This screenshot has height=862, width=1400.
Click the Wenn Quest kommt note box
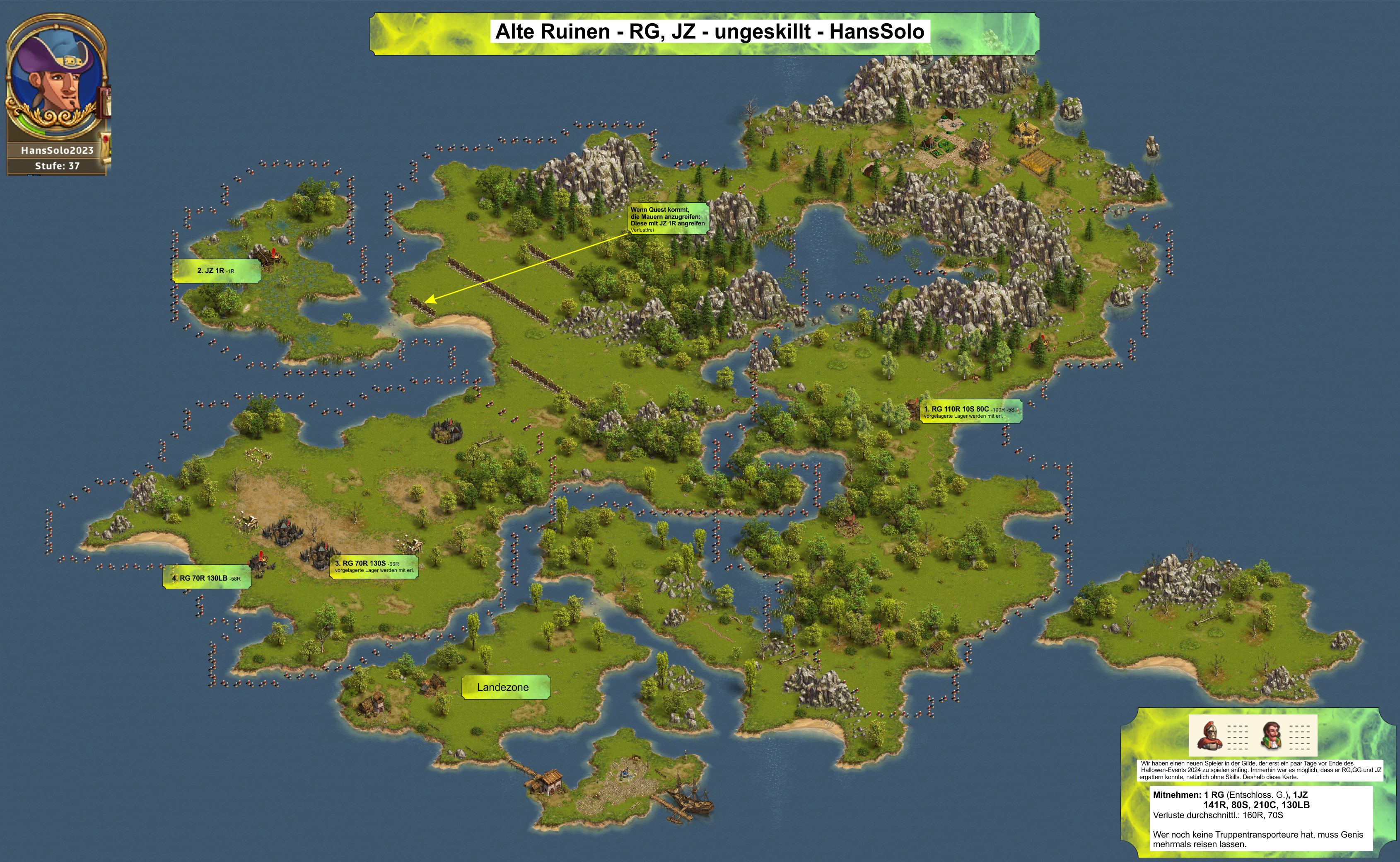pyautogui.click(x=668, y=219)
